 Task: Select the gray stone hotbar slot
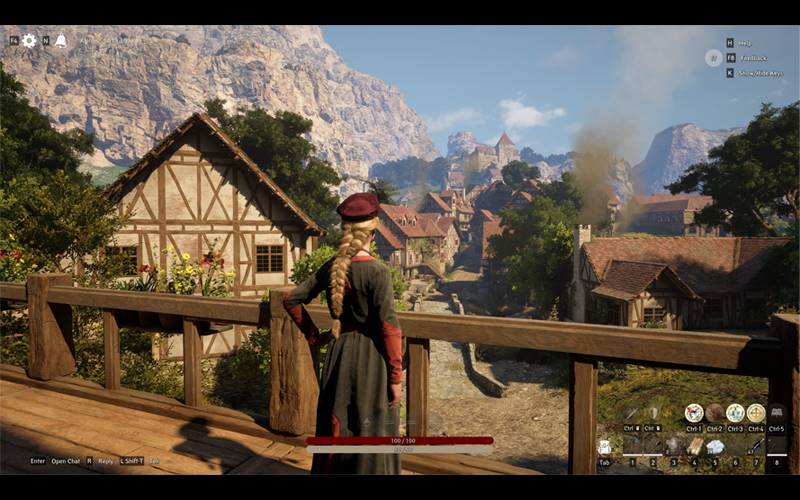tap(674, 446)
